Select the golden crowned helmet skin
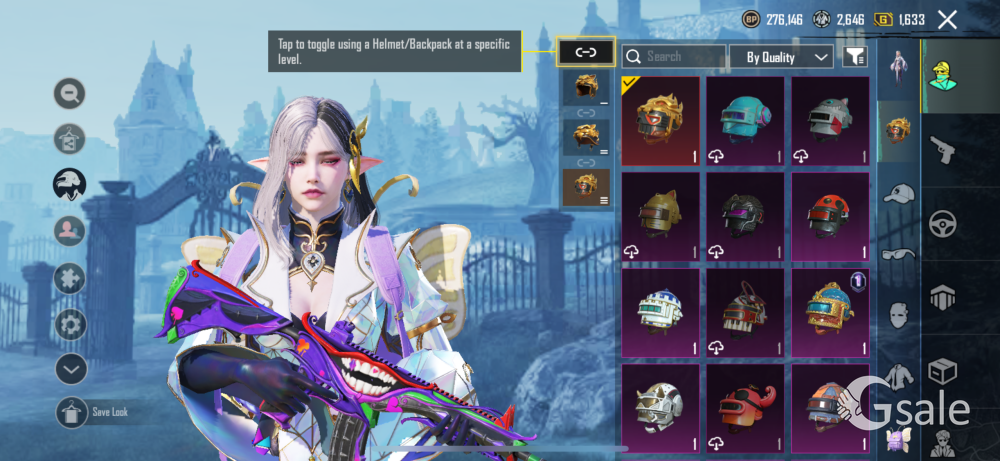Viewport: 1000px width, 461px height. [x=661, y=120]
